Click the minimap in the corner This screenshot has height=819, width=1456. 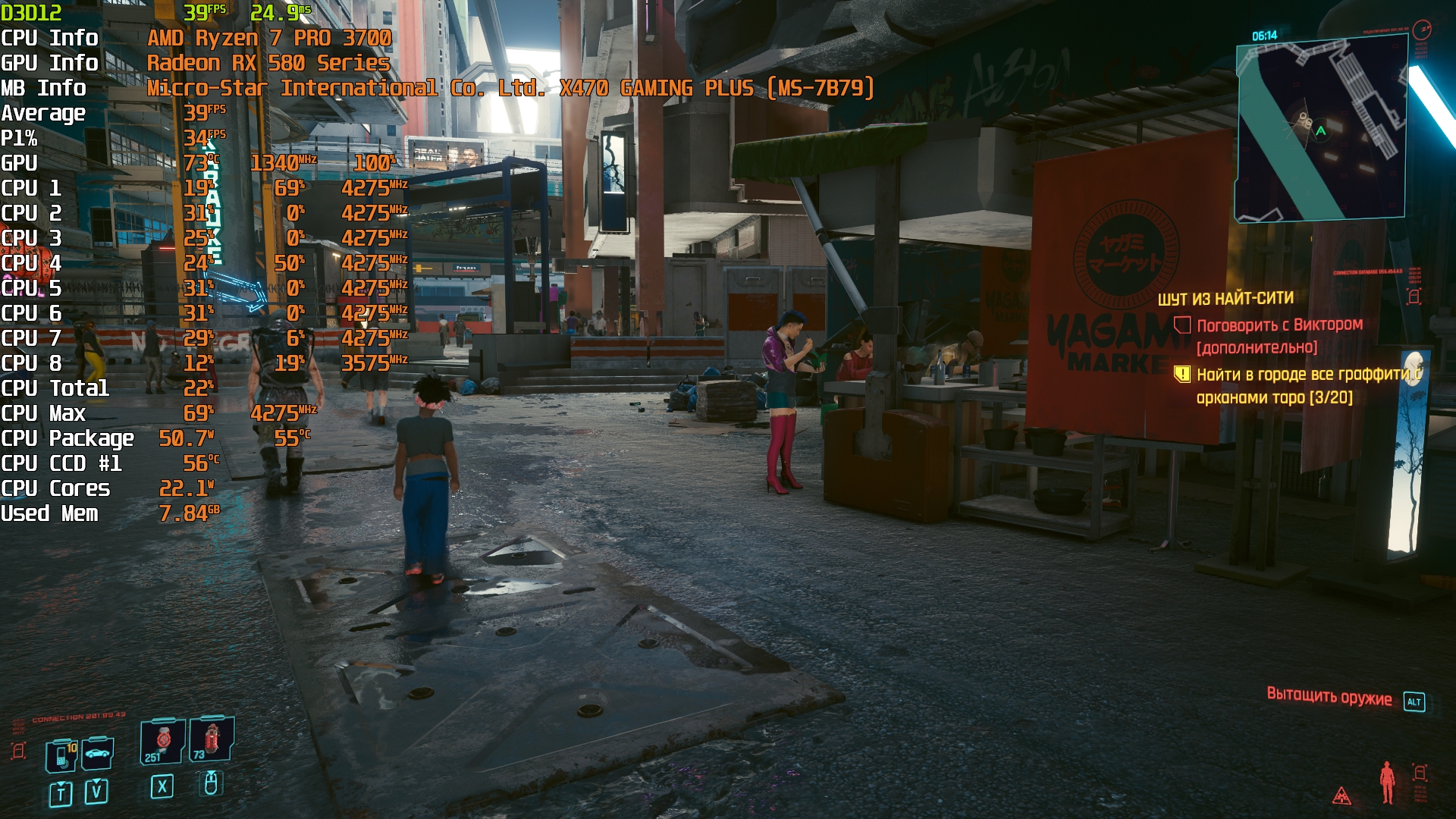1321,129
